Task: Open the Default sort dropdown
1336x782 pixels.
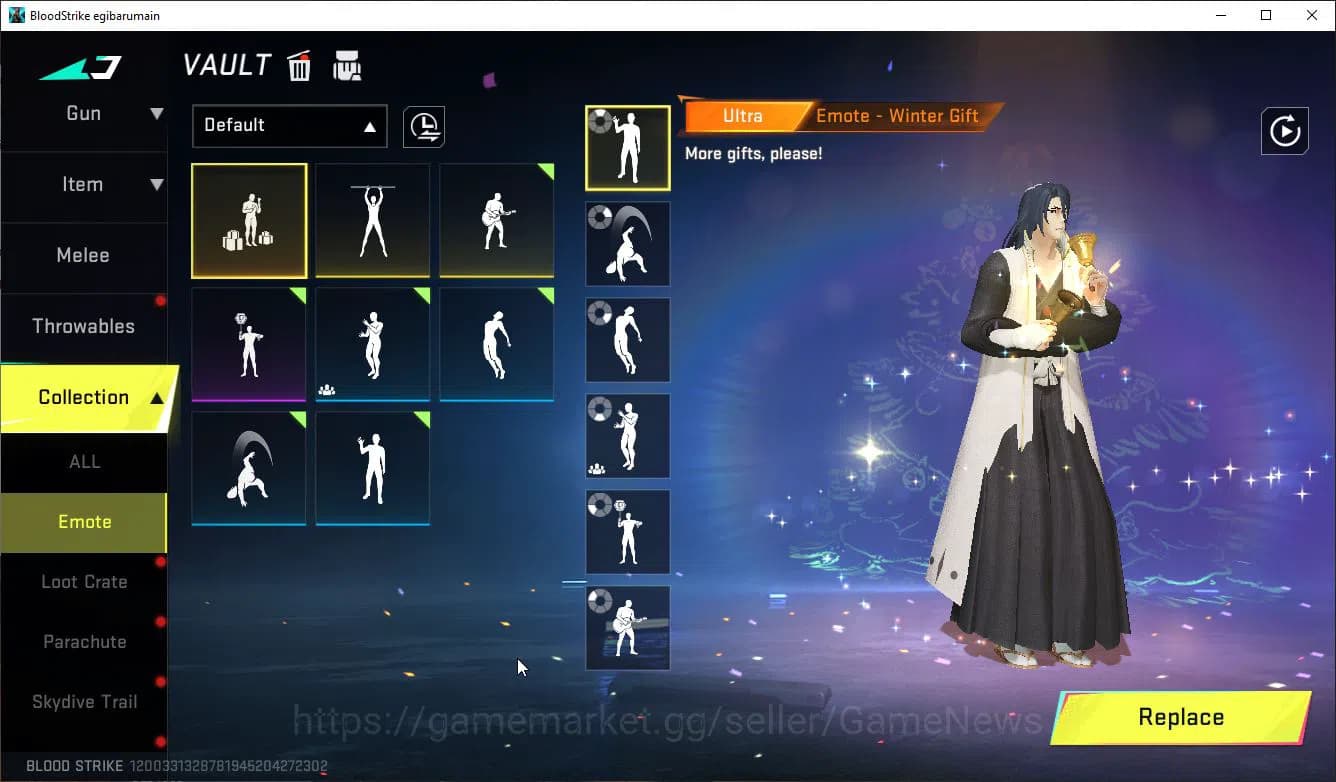Action: [x=289, y=126]
